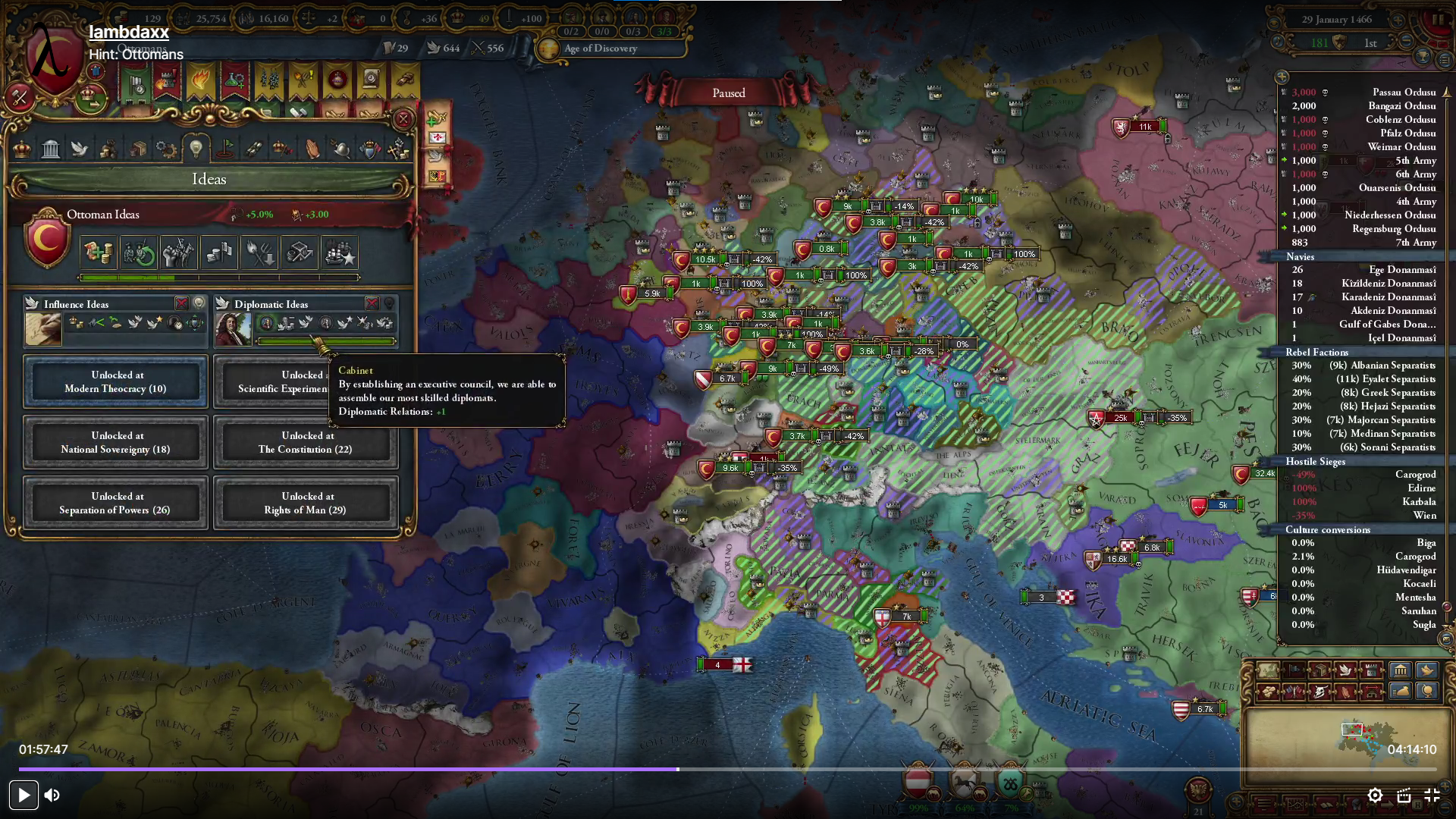1456x819 pixels.
Task: Switch to the Military tab with helmet icon
Action: pyautogui.click(x=341, y=149)
